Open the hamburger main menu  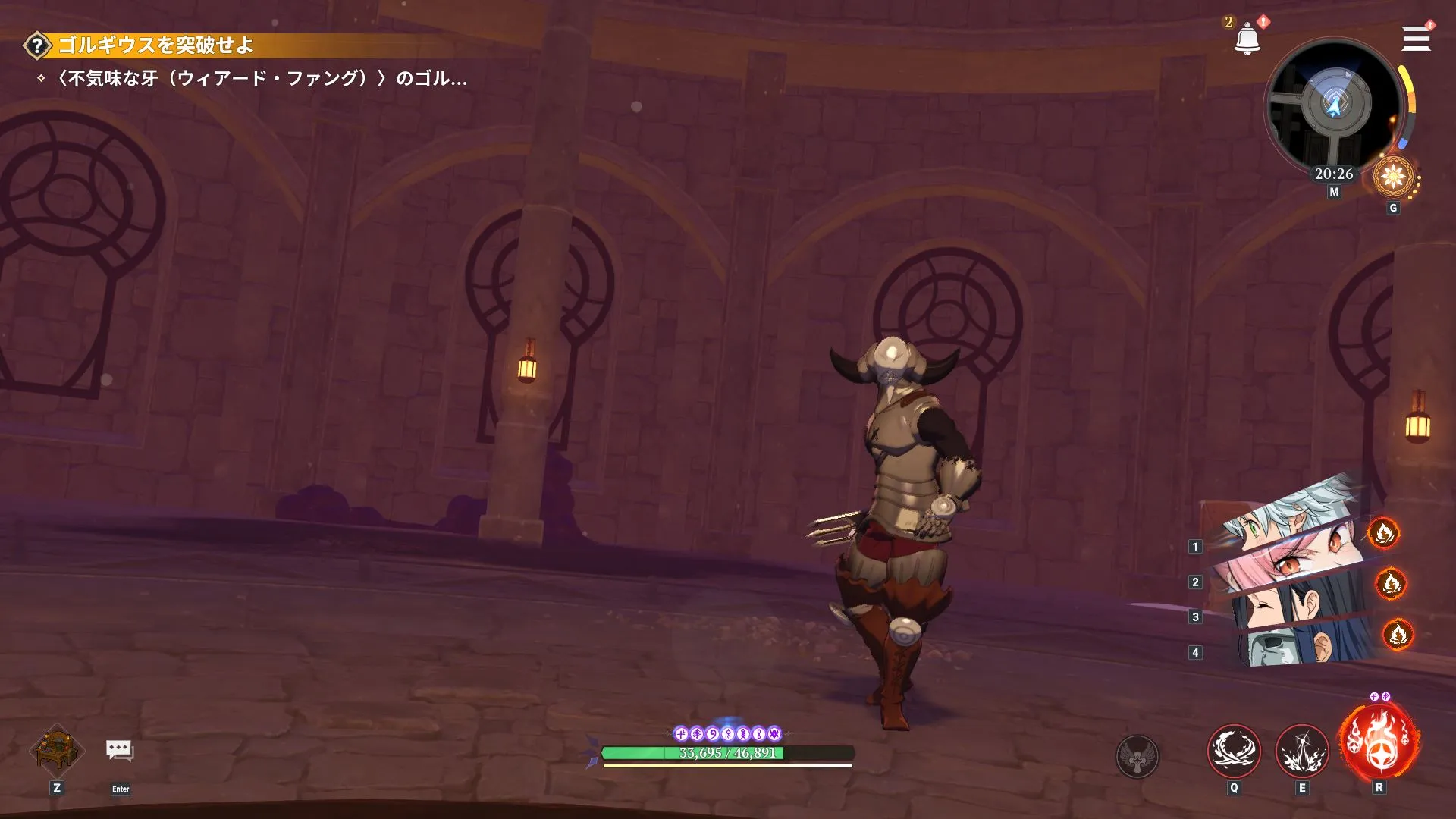(1415, 39)
